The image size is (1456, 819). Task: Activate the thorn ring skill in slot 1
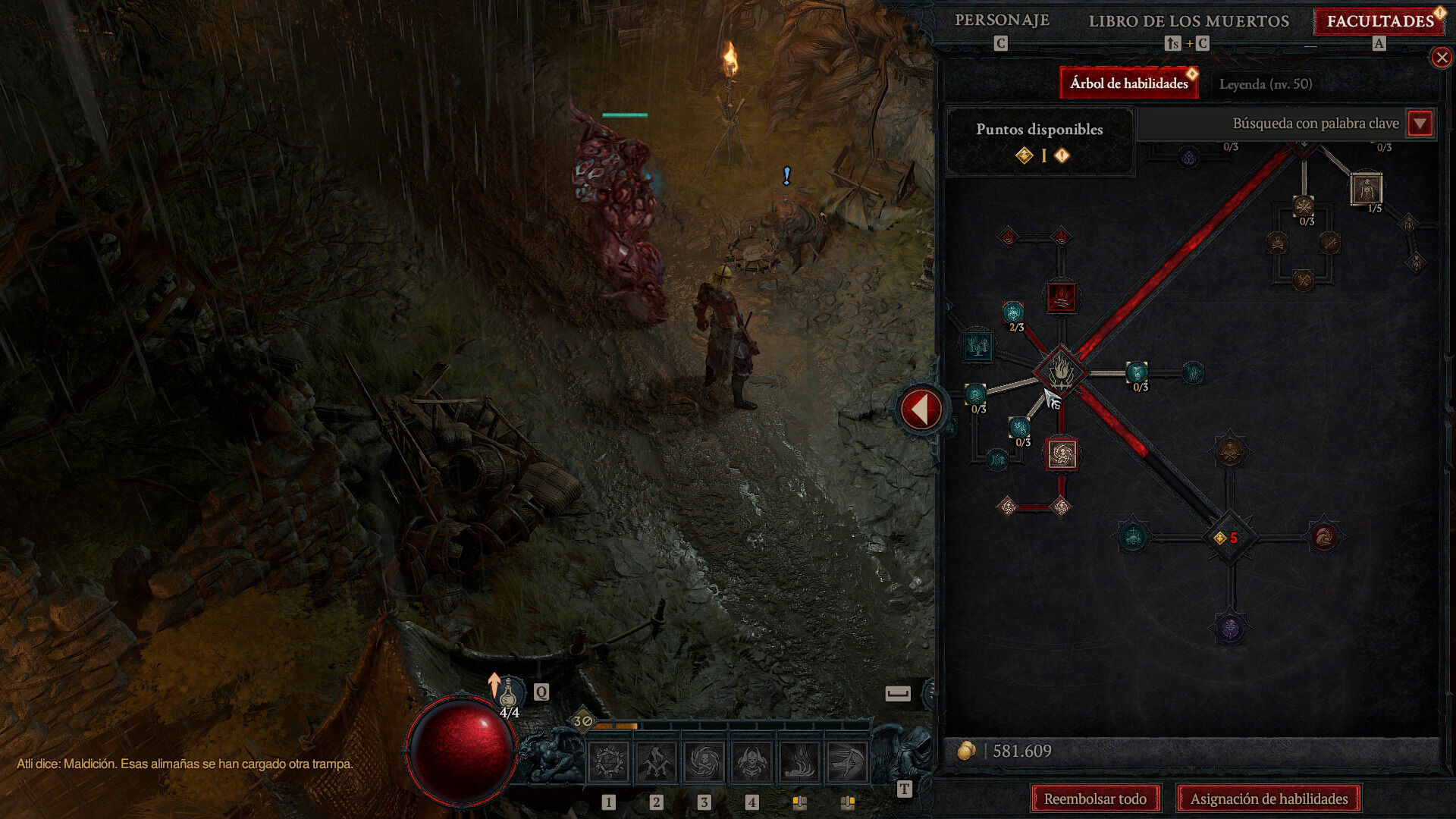609,762
